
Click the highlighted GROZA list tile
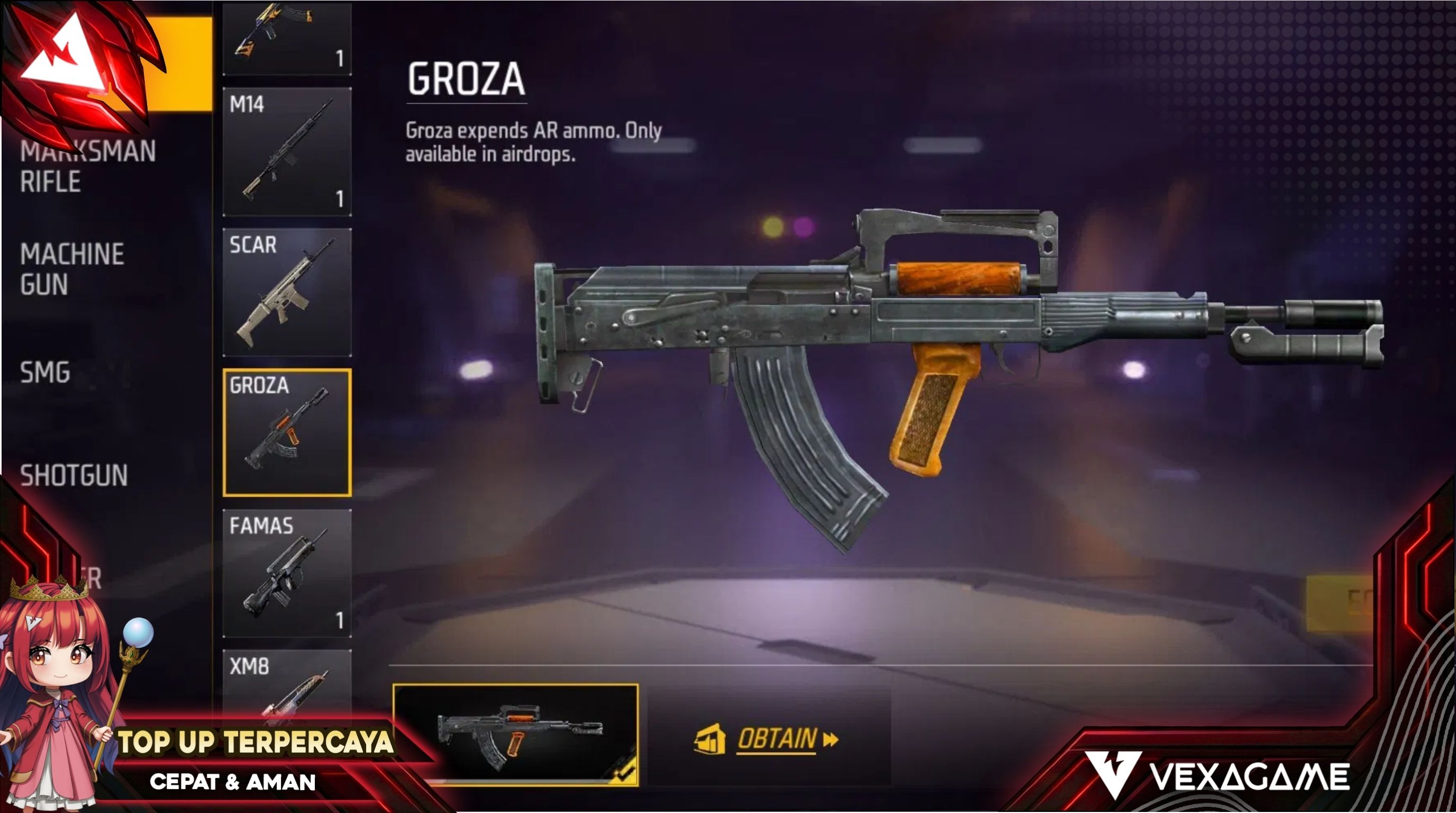[x=287, y=433]
